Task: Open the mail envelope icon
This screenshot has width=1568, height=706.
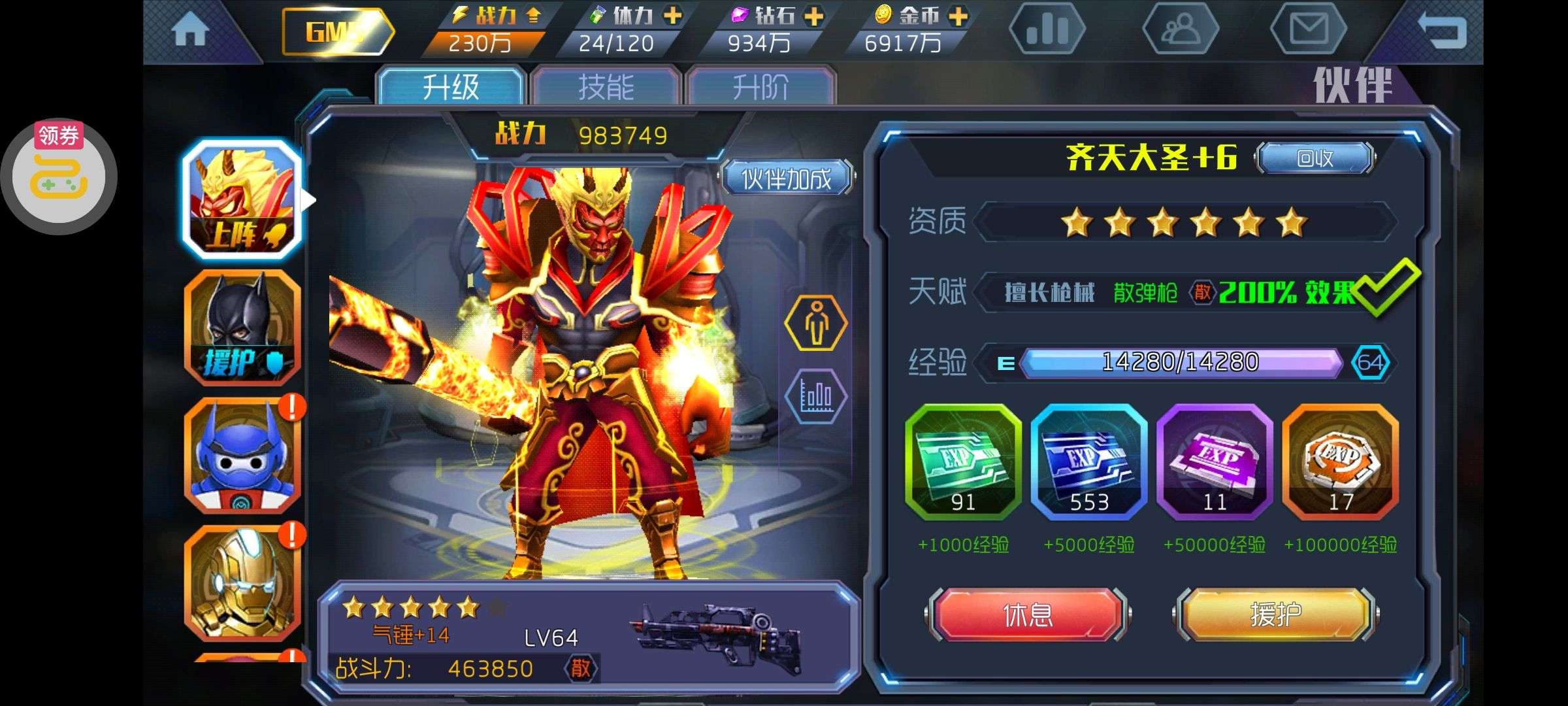Action: [1309, 30]
